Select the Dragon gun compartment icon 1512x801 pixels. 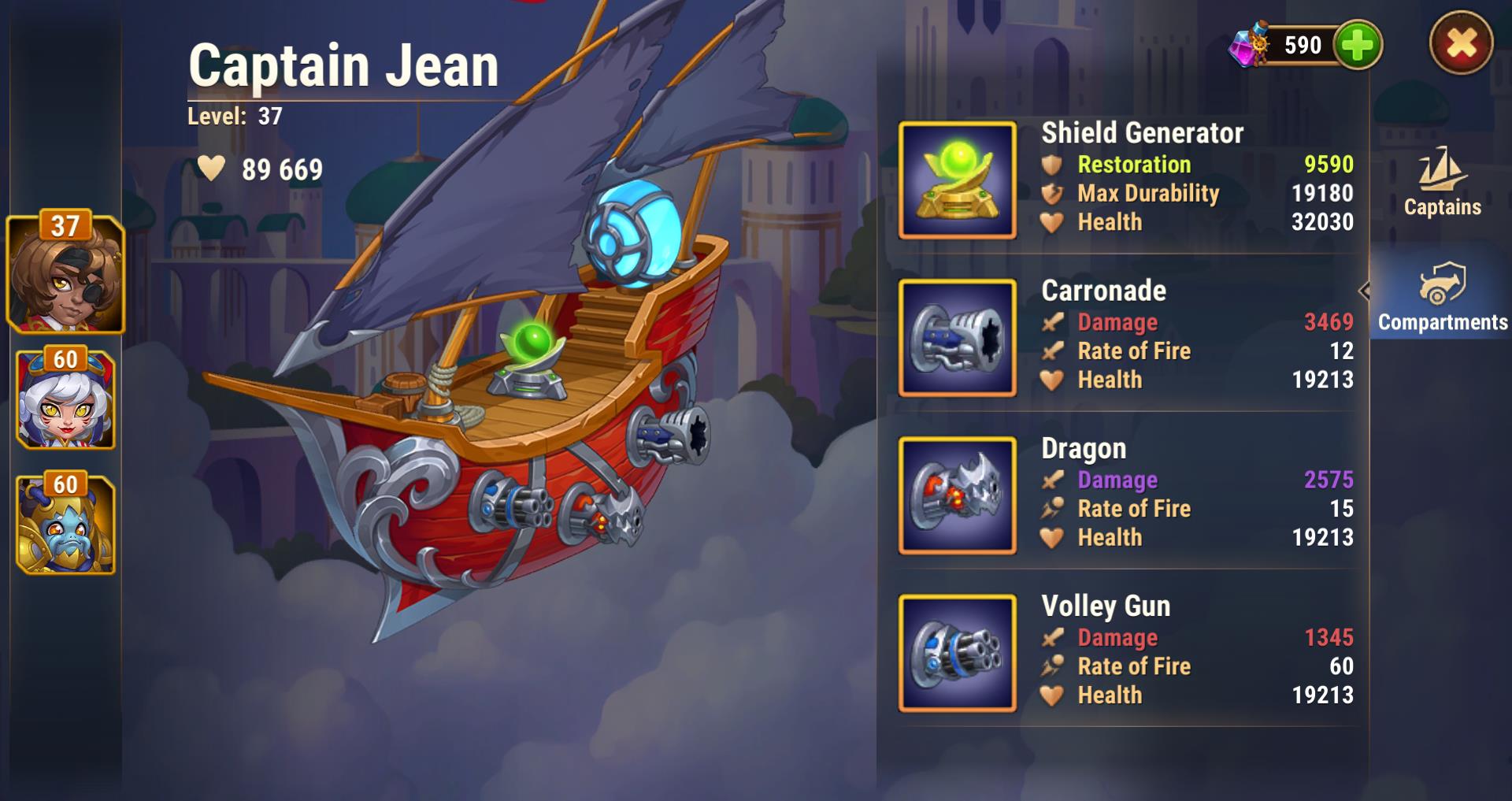958,495
